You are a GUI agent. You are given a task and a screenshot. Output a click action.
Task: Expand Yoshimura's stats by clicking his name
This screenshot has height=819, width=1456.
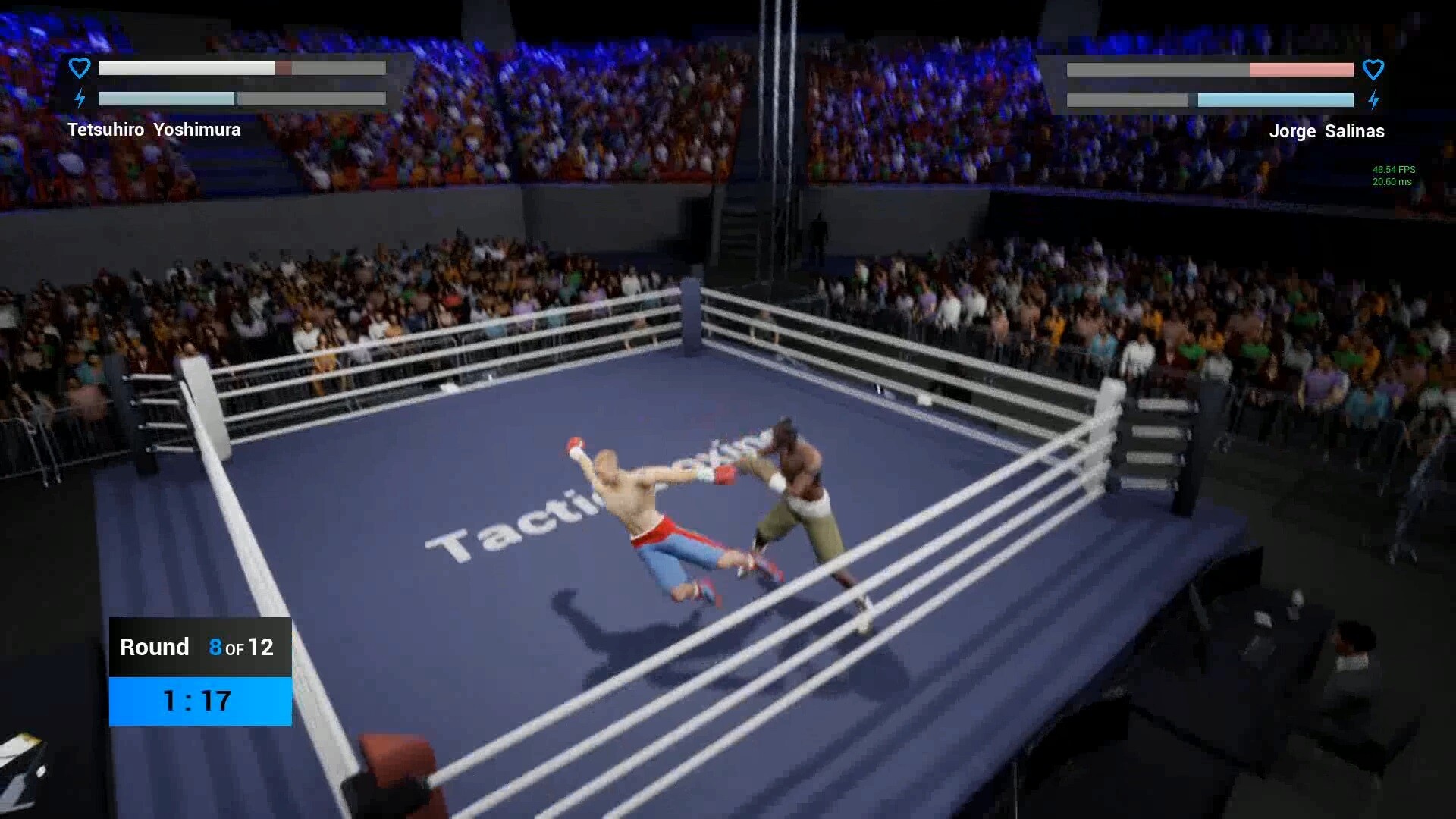(153, 130)
